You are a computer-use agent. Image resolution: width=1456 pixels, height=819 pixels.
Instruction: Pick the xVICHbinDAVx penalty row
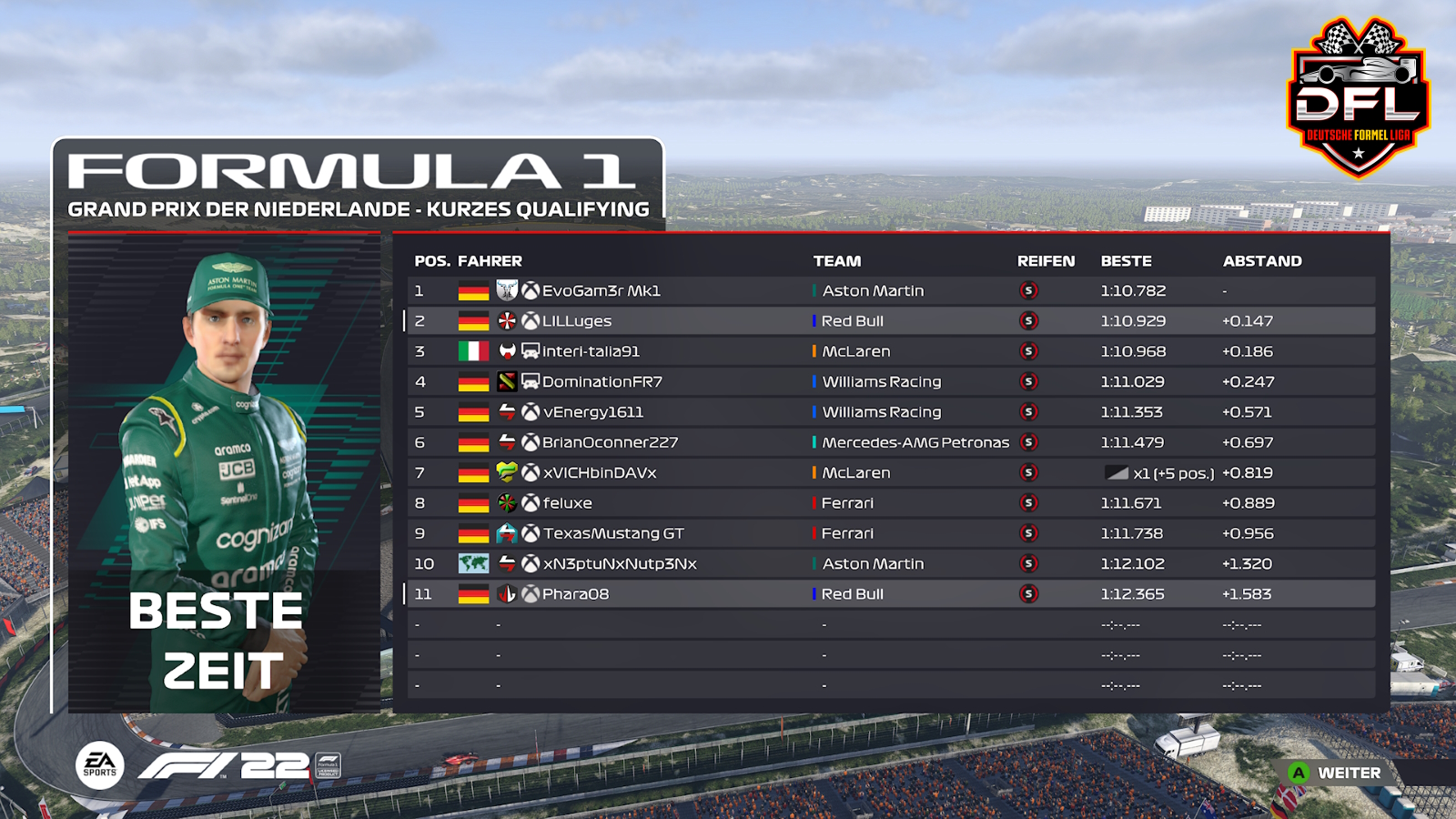coord(600,473)
